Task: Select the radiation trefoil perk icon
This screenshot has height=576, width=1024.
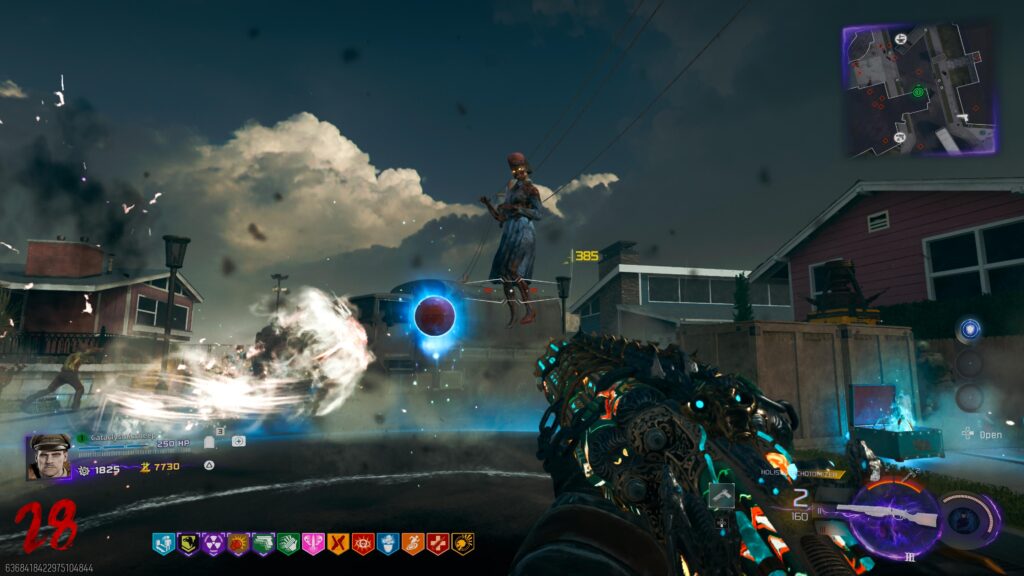Action: coord(213,543)
